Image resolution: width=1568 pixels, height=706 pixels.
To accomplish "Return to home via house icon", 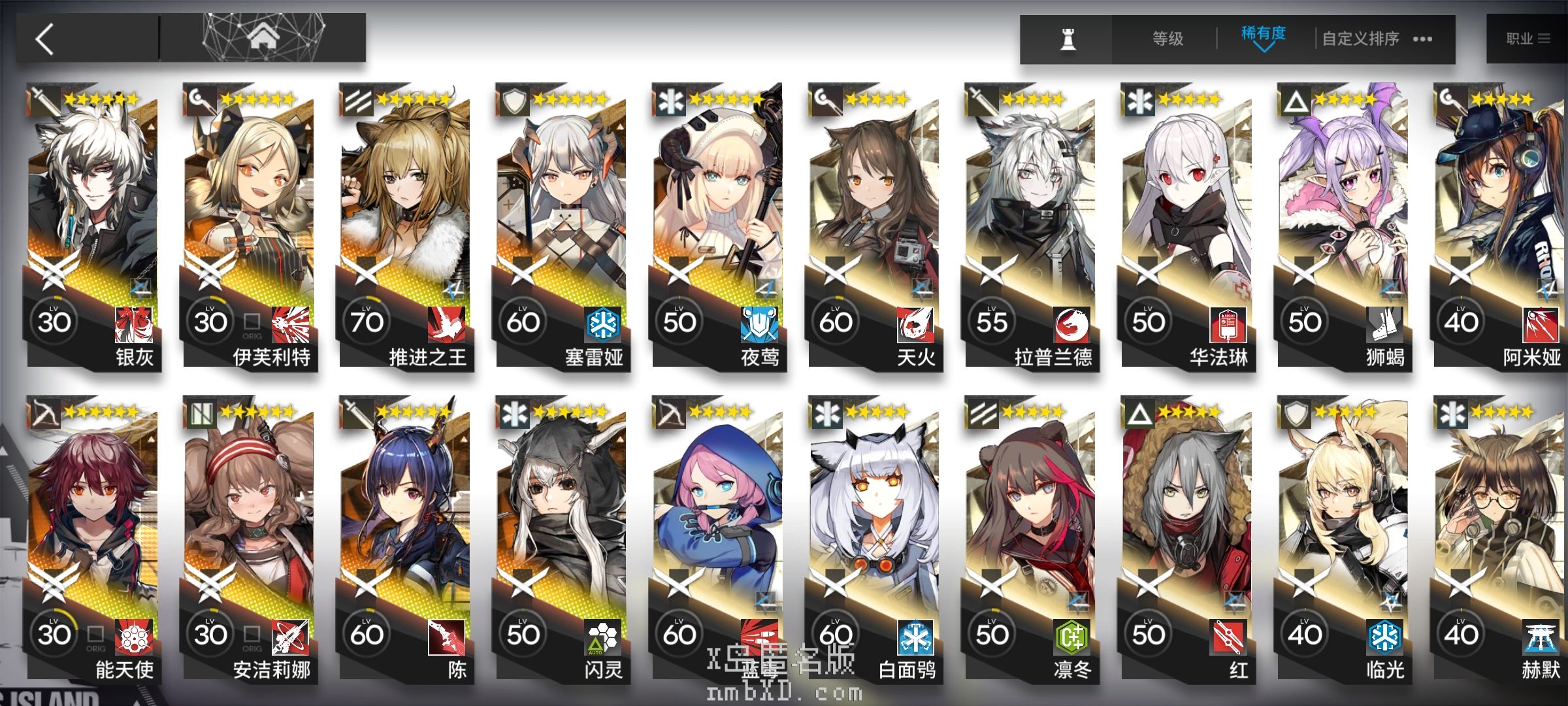I will [263, 38].
